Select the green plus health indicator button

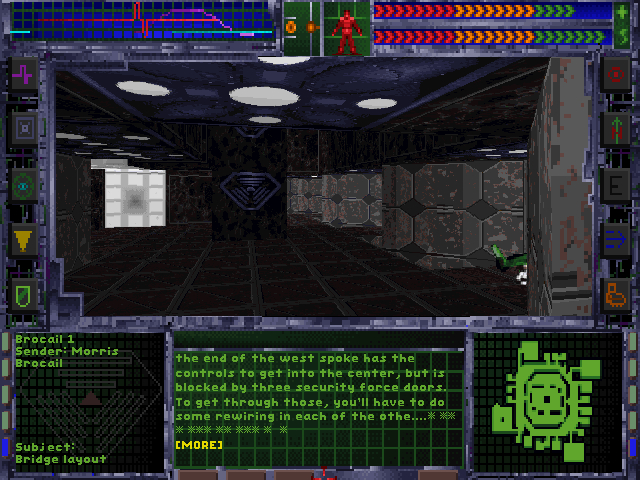623,12
